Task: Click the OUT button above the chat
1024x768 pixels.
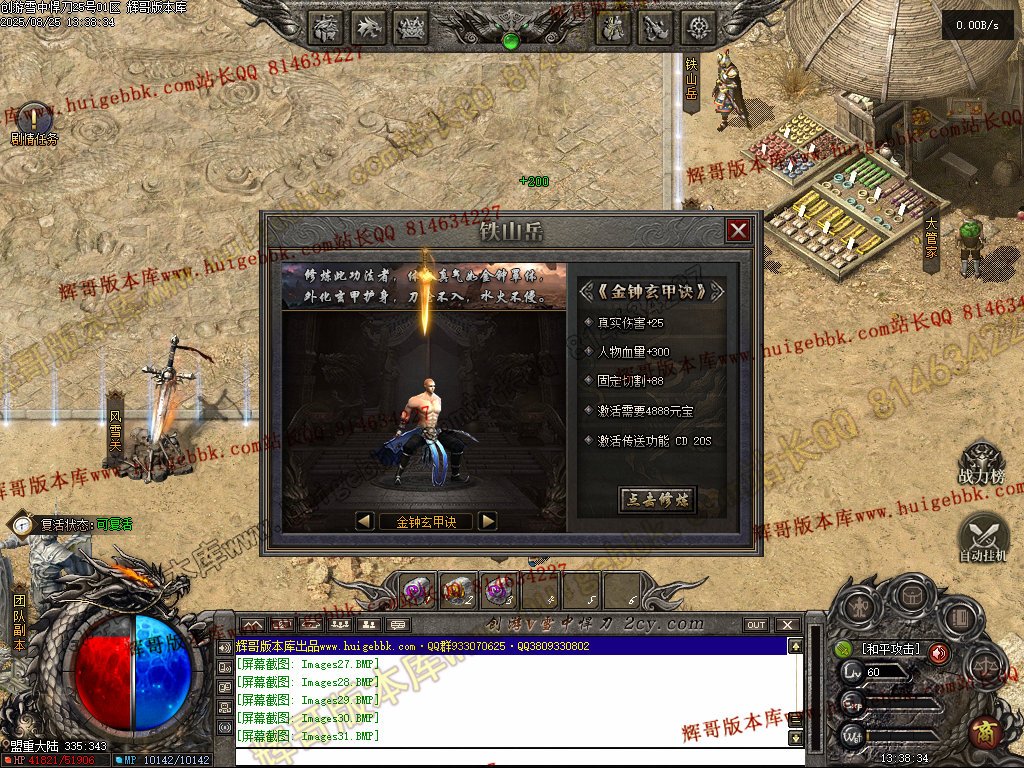Action: click(756, 625)
